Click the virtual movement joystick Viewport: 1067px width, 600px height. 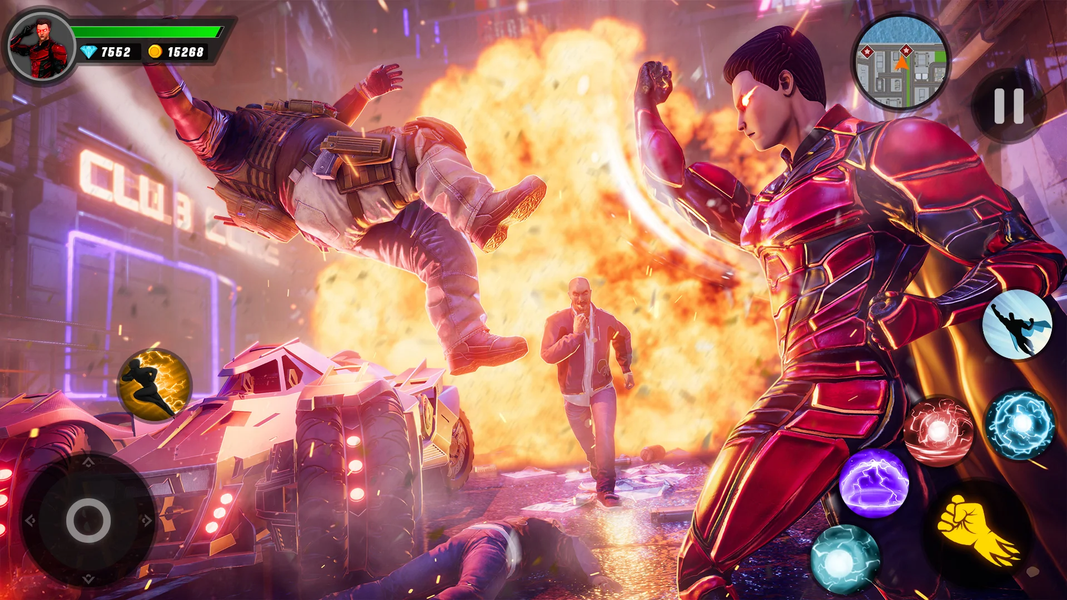pos(88,519)
